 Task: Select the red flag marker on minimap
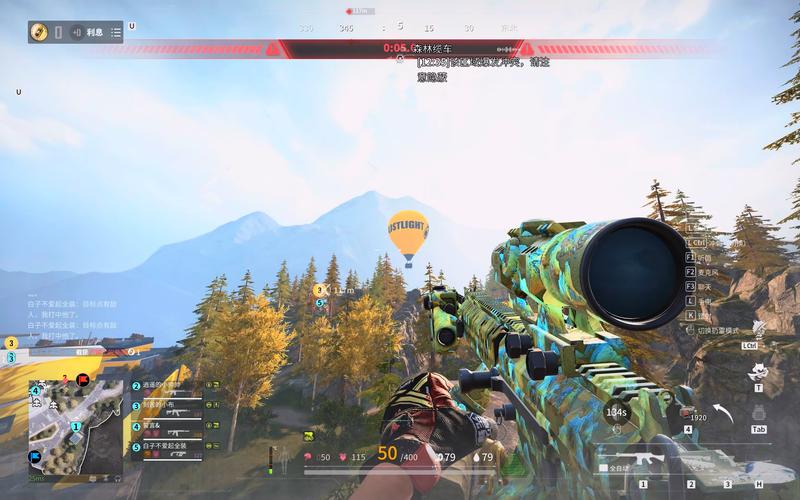coord(82,380)
